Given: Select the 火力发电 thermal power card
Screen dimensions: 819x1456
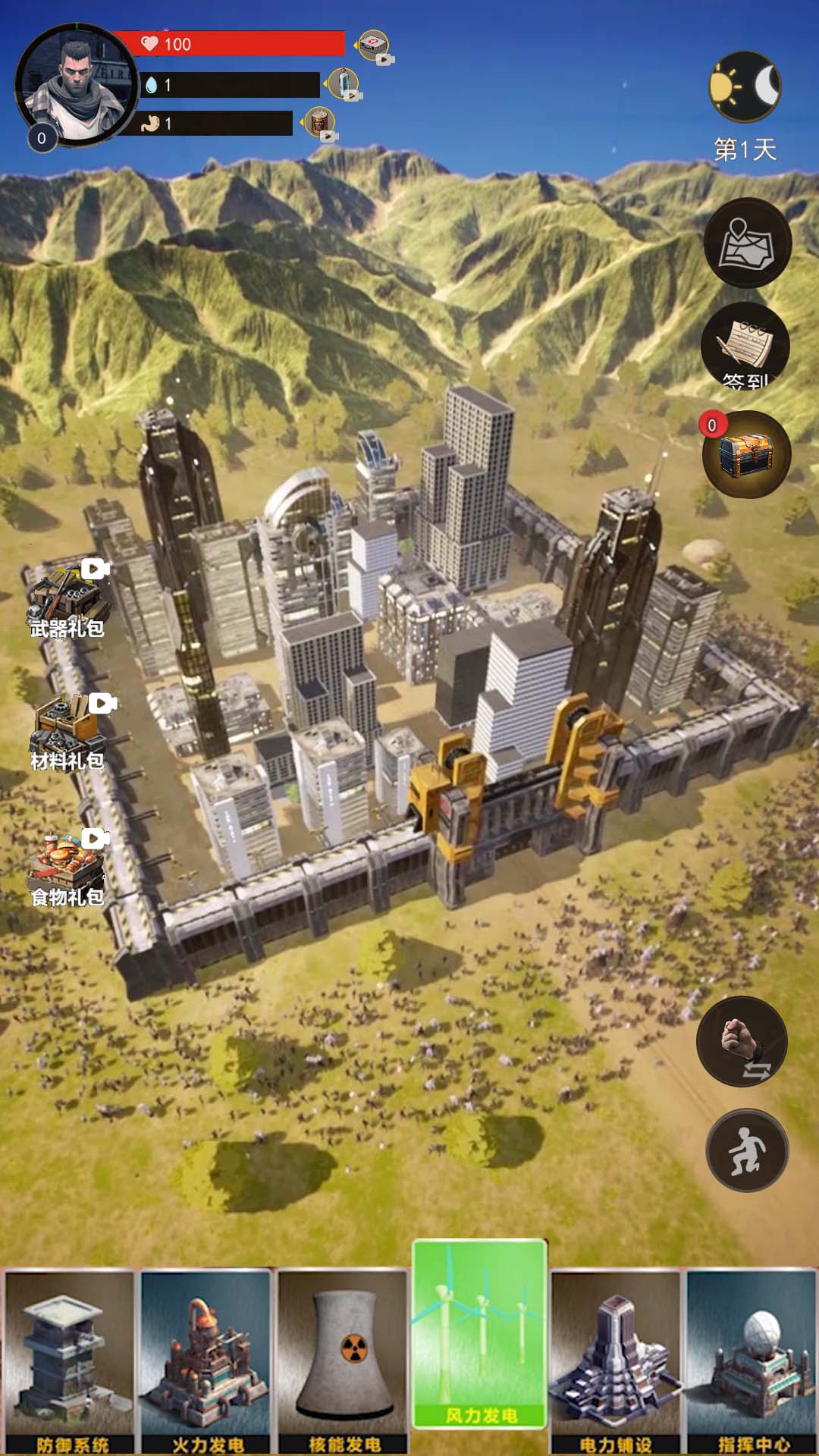Looking at the screenshot, I should click(206, 1361).
